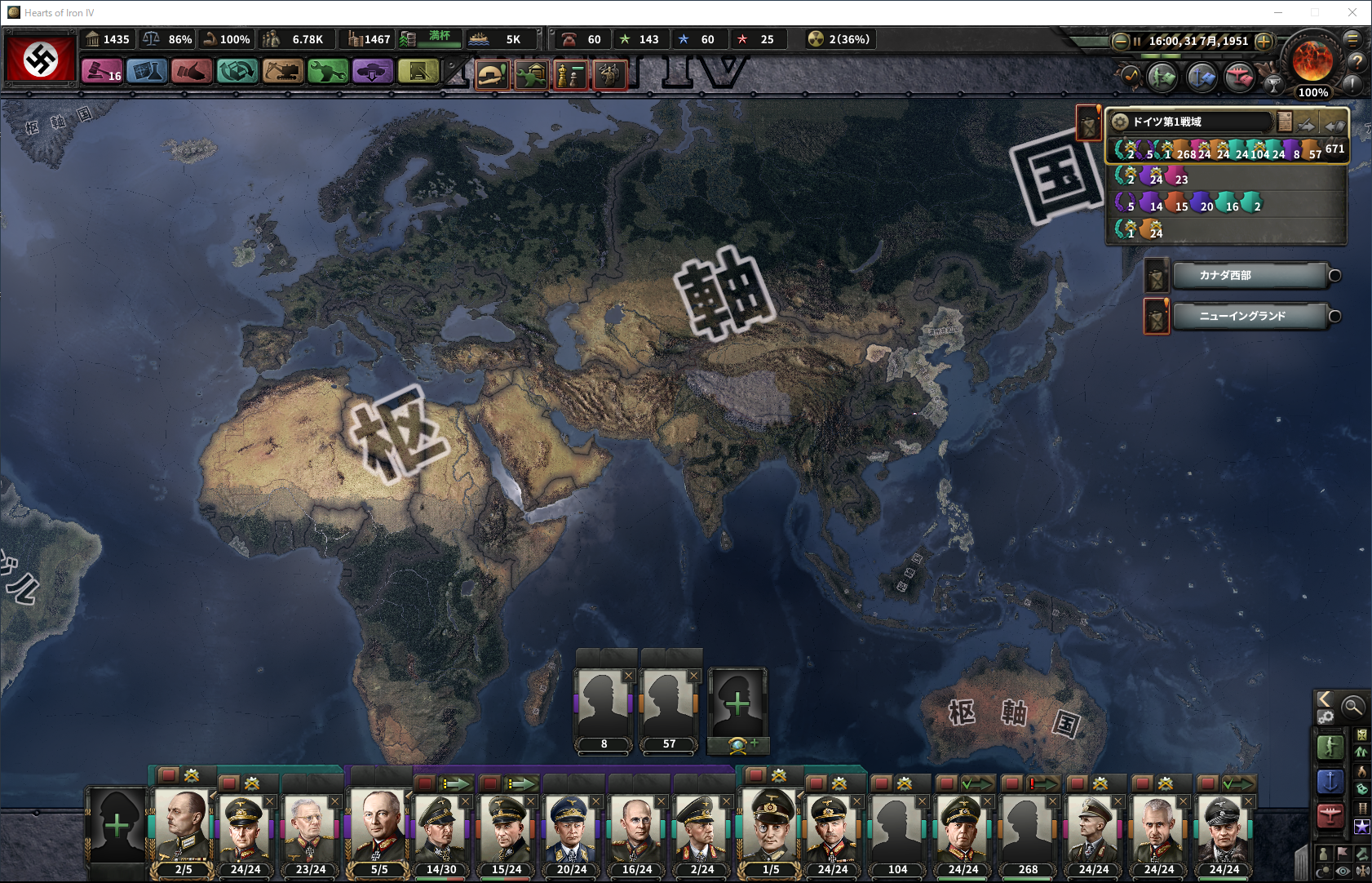Open the construction screen with the excavator icon
The height and width of the screenshot is (883, 1372).
click(282, 72)
